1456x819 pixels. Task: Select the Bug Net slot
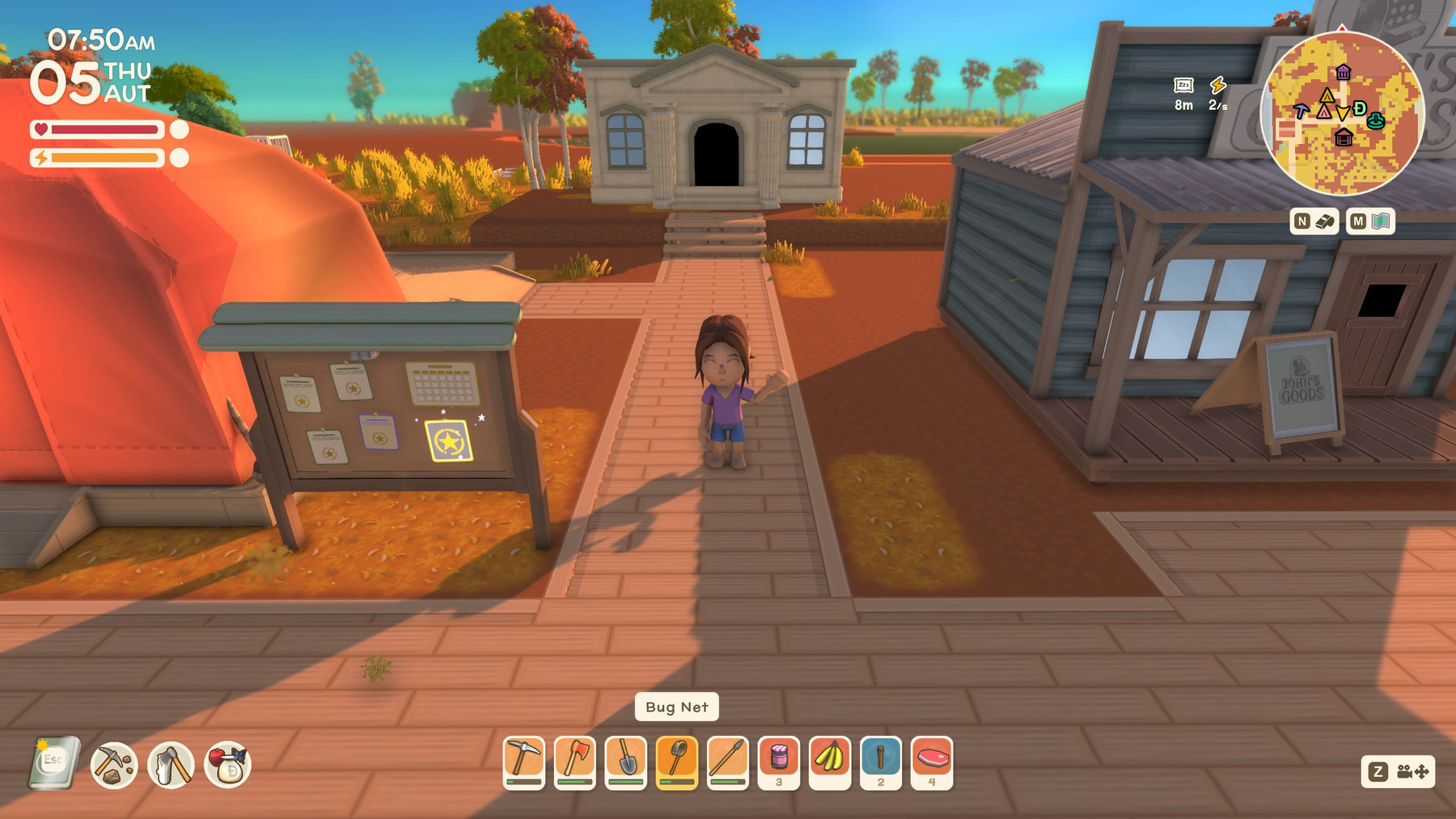[x=679, y=761]
